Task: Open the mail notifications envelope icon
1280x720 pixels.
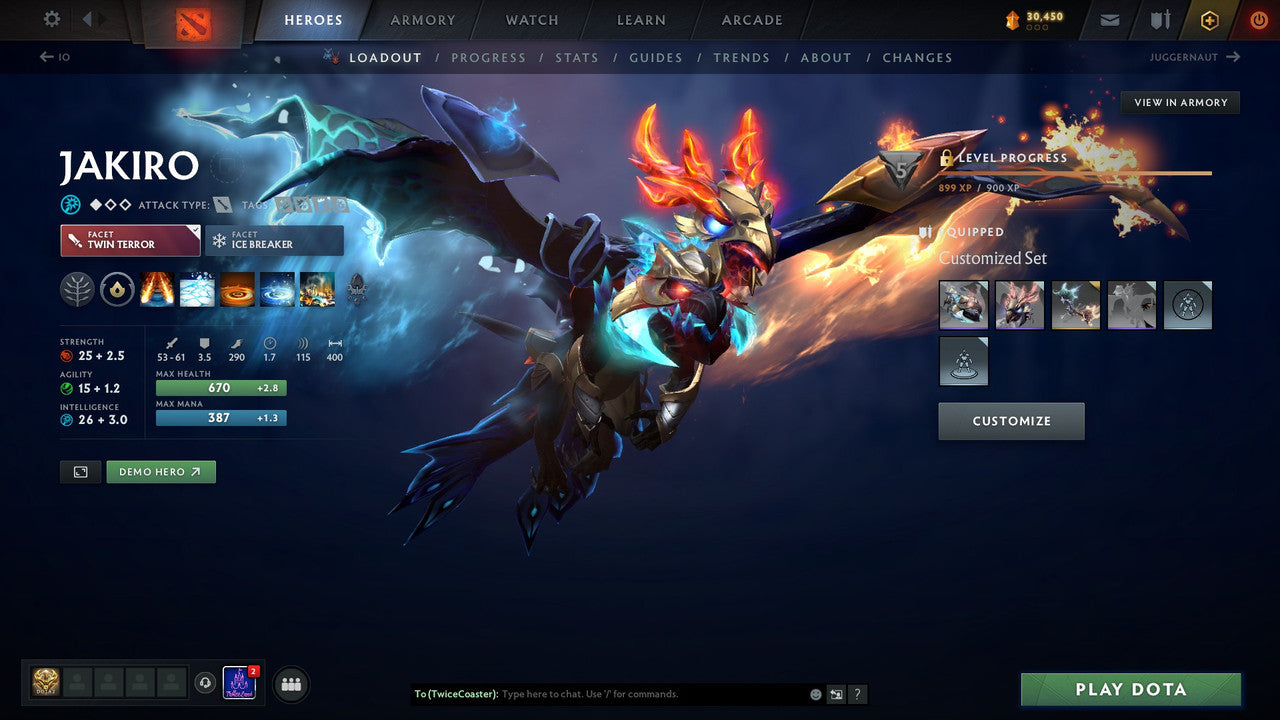Action: (1108, 18)
